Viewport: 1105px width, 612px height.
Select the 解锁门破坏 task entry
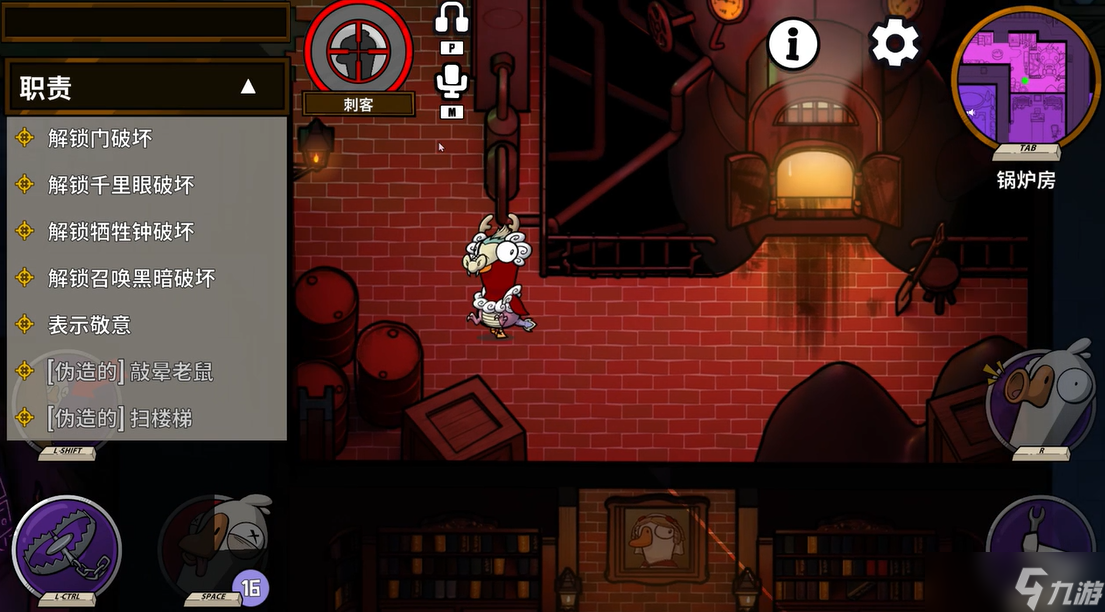click(x=100, y=138)
